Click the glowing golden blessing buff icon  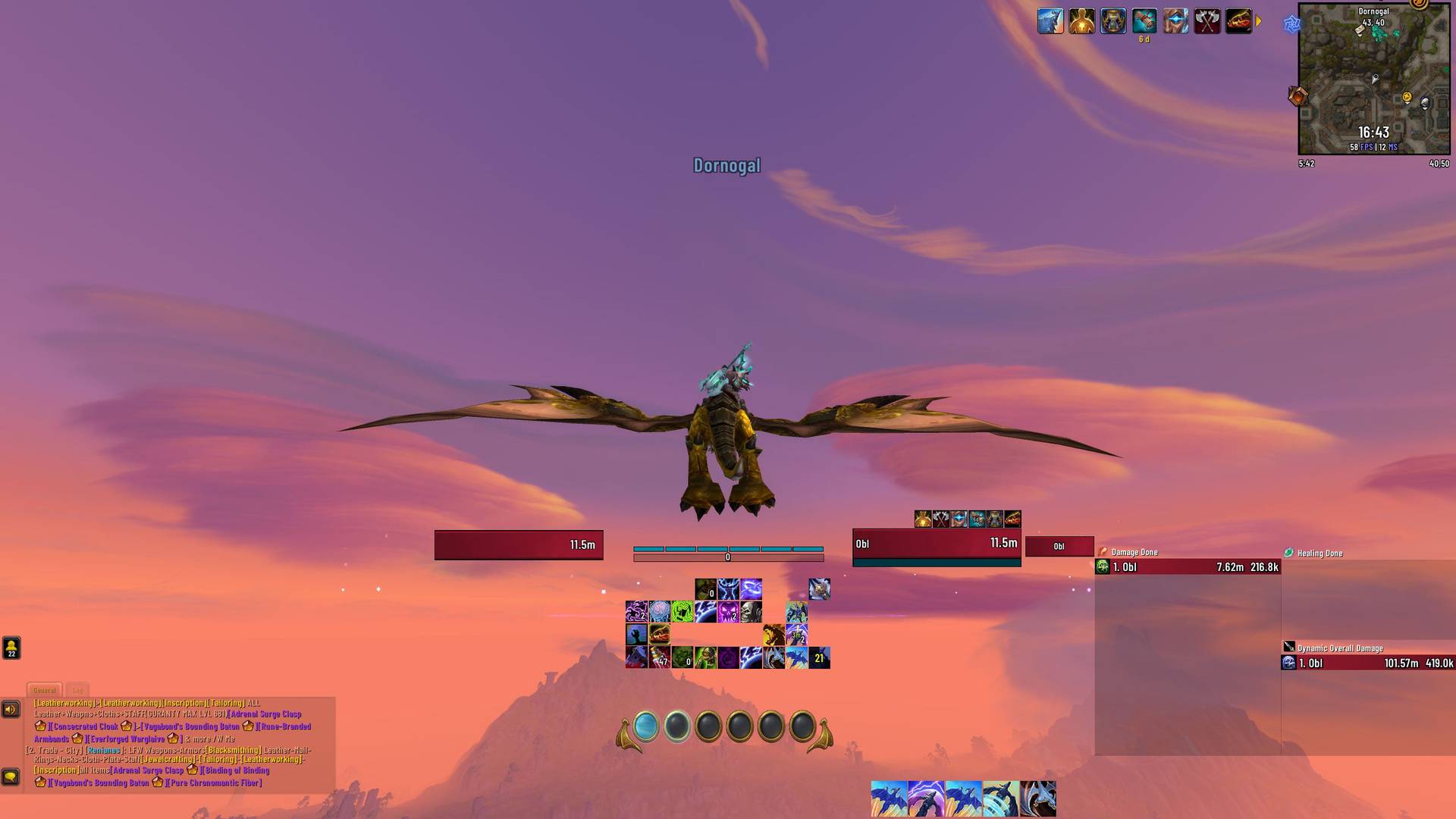pyautogui.click(x=1082, y=21)
